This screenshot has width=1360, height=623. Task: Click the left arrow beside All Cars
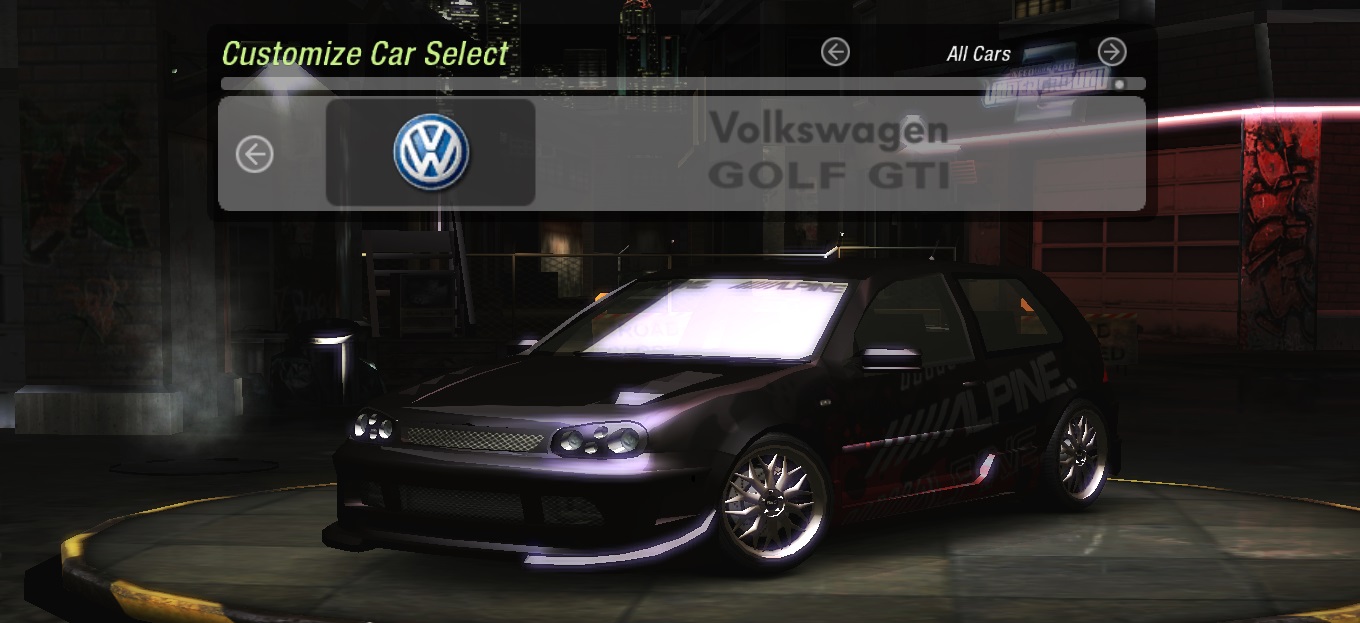pos(835,52)
